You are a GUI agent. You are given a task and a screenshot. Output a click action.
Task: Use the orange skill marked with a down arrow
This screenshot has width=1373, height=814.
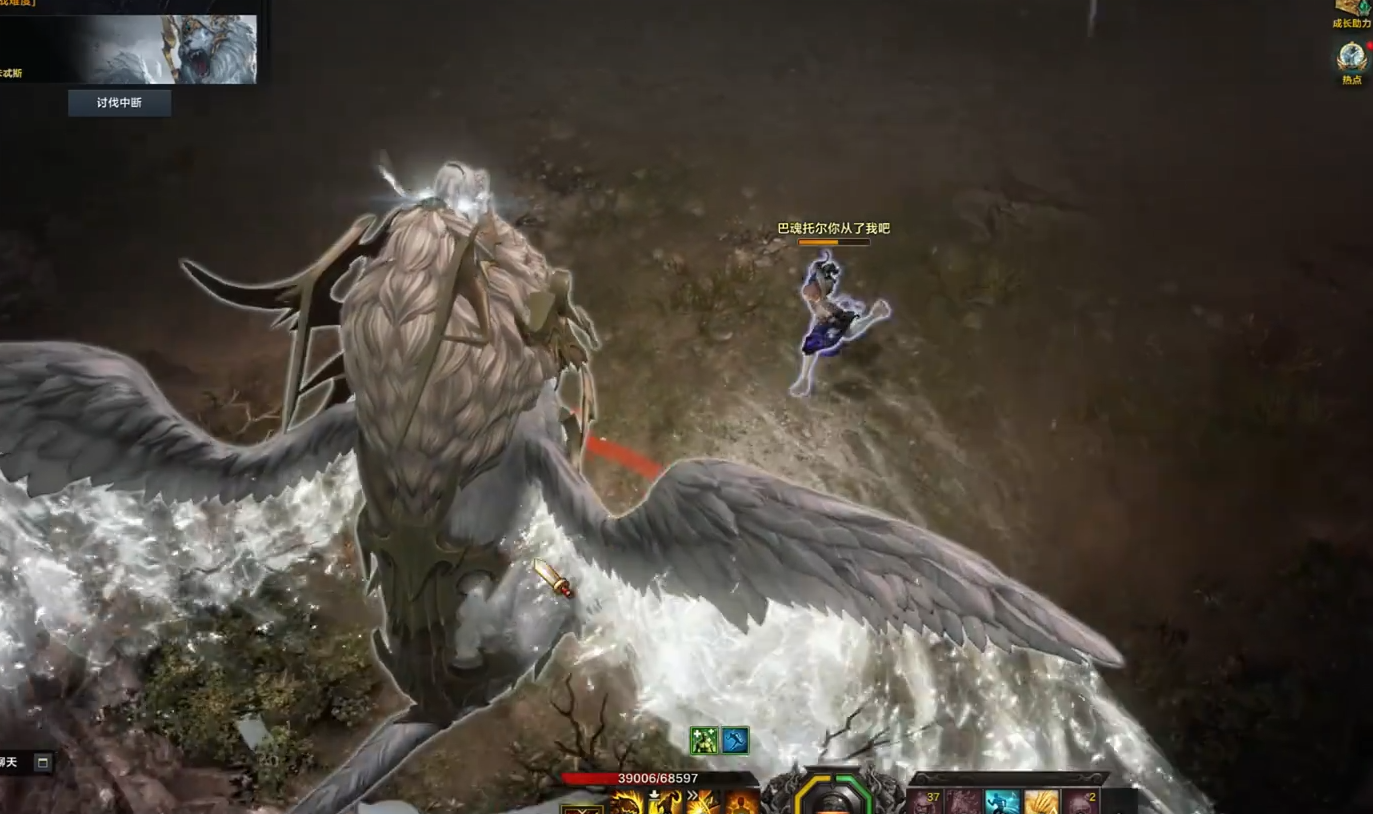click(663, 802)
